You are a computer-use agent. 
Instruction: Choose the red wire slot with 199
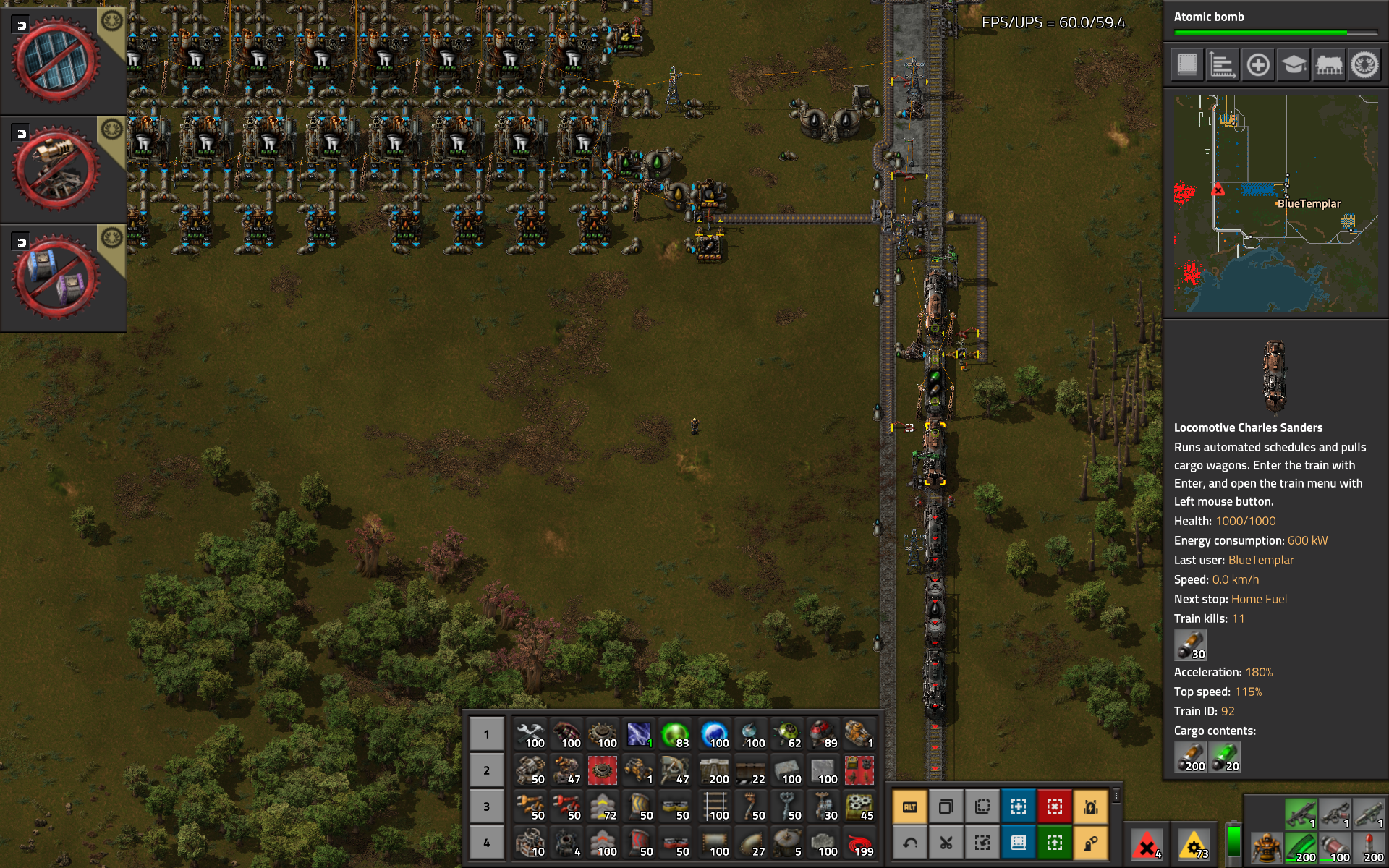coord(859,843)
